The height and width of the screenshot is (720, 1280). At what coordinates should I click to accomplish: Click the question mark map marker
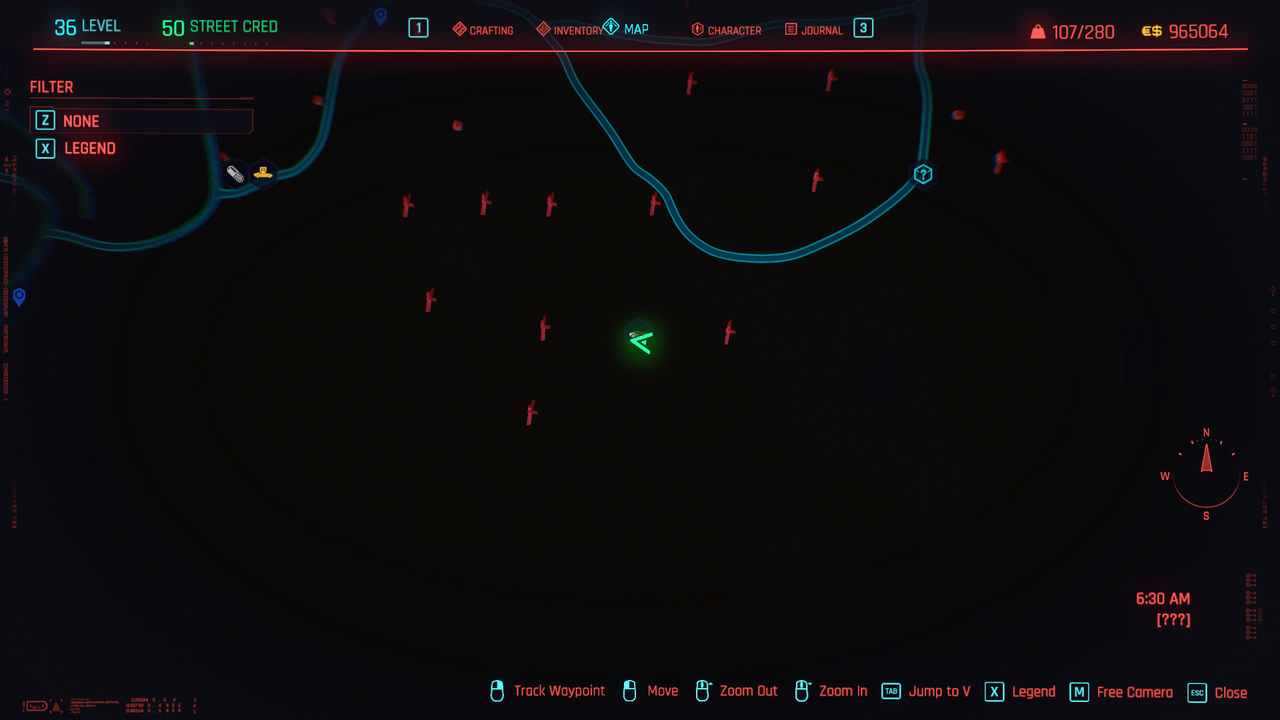(923, 174)
